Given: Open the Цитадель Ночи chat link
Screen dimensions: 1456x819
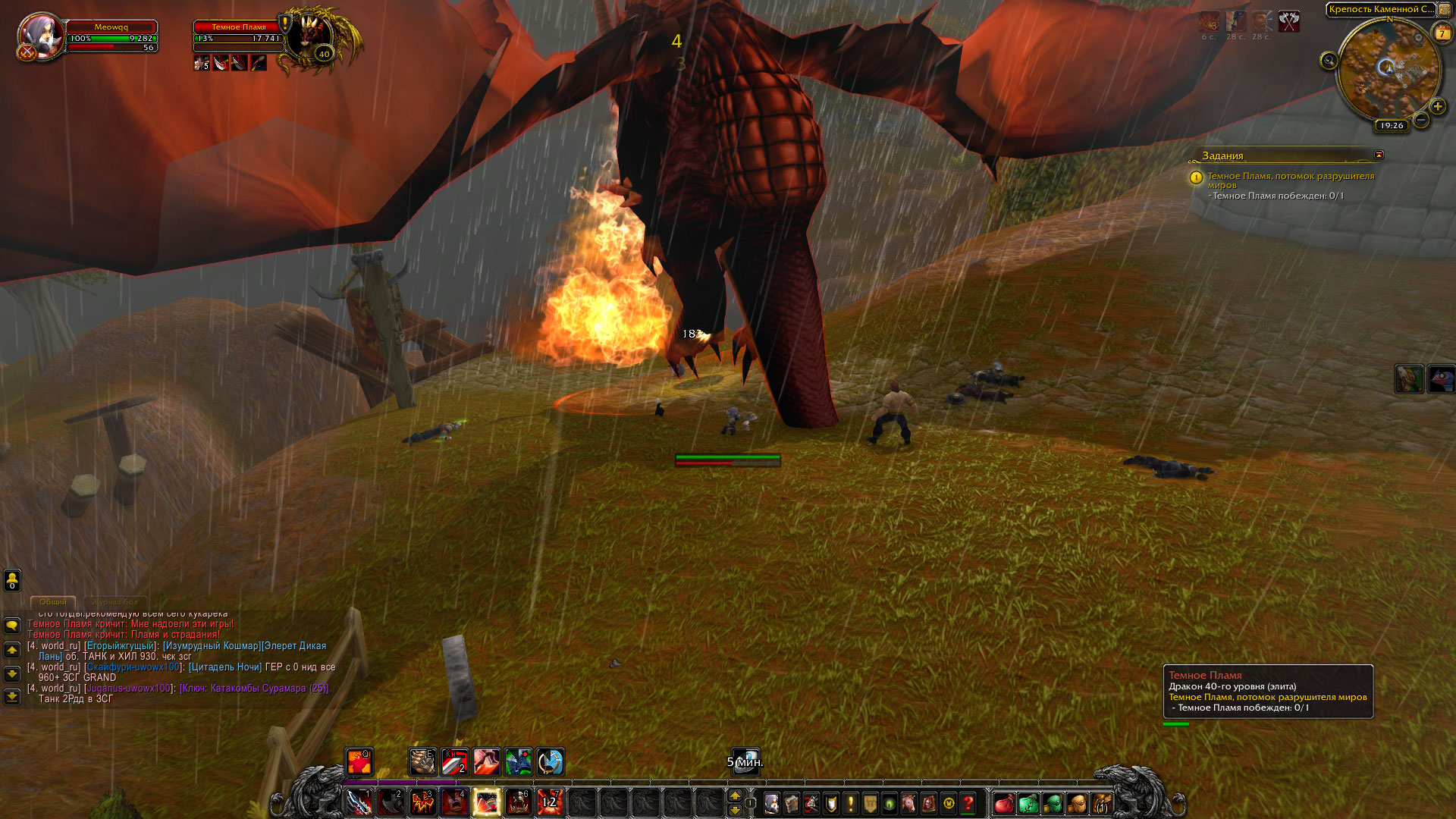Looking at the screenshot, I should pyautogui.click(x=224, y=667).
